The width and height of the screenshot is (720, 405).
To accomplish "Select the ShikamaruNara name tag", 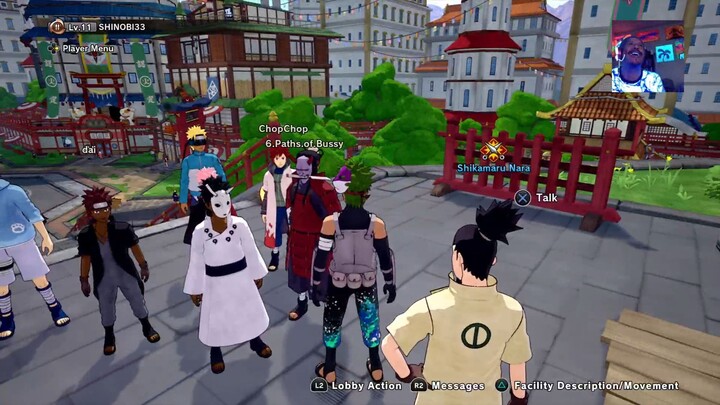I will tap(492, 169).
